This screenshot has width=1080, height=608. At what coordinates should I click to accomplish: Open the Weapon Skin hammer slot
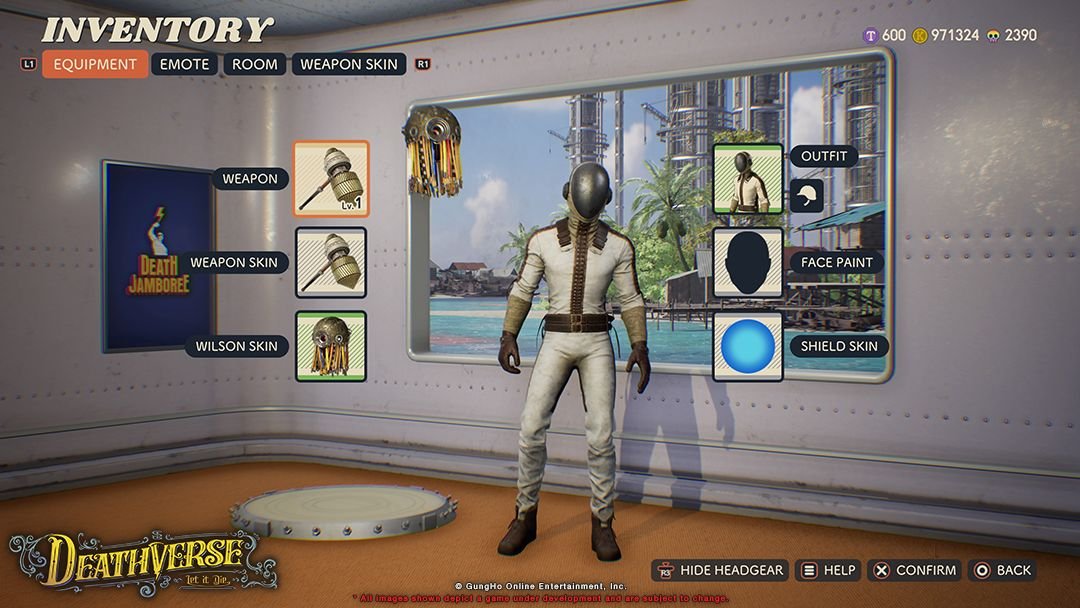(331, 262)
